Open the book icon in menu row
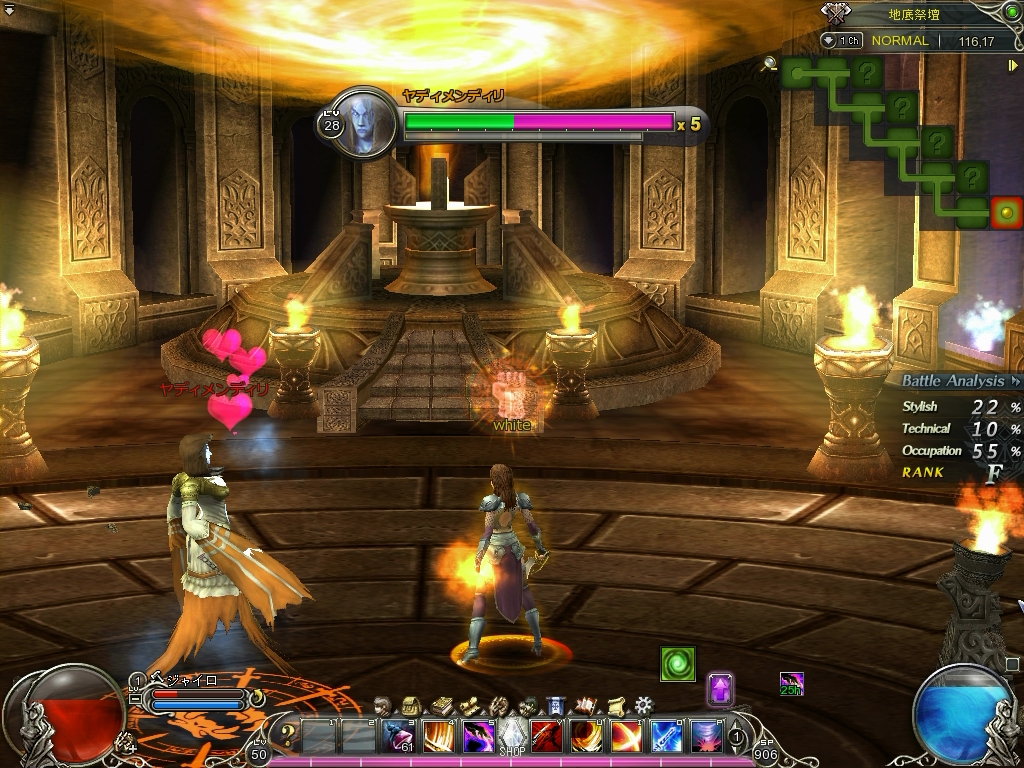 click(442, 705)
